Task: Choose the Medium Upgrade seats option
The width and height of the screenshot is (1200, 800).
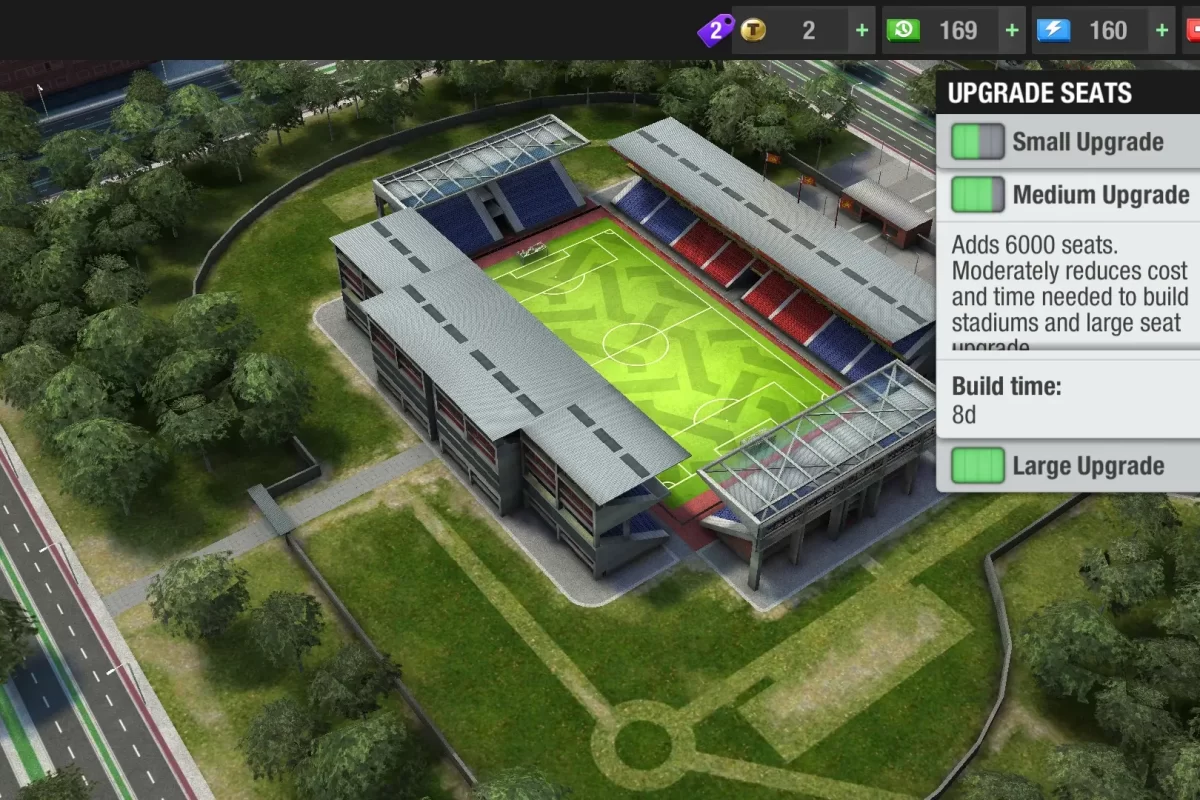Action: point(1068,195)
